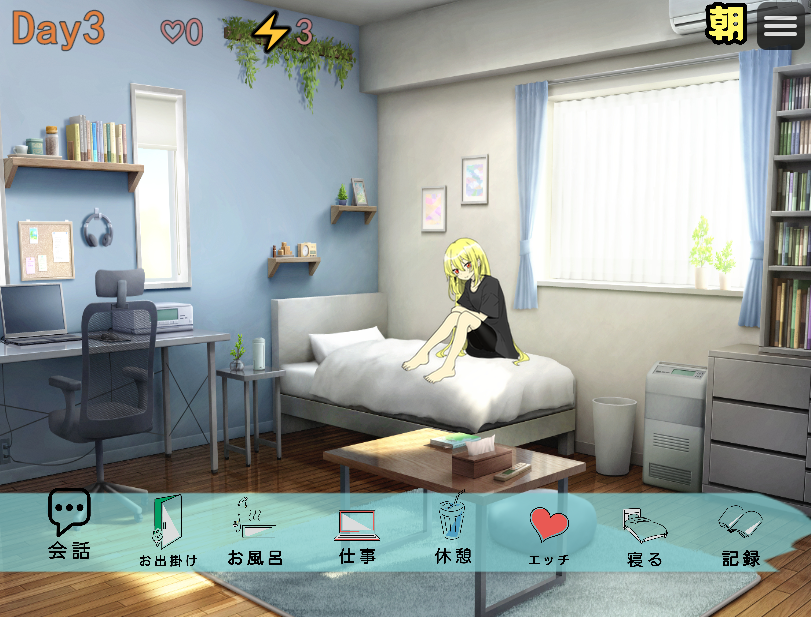This screenshot has width=811, height=617.
Task: Choose the お出掛け going out action
Action: [x=167, y=532]
